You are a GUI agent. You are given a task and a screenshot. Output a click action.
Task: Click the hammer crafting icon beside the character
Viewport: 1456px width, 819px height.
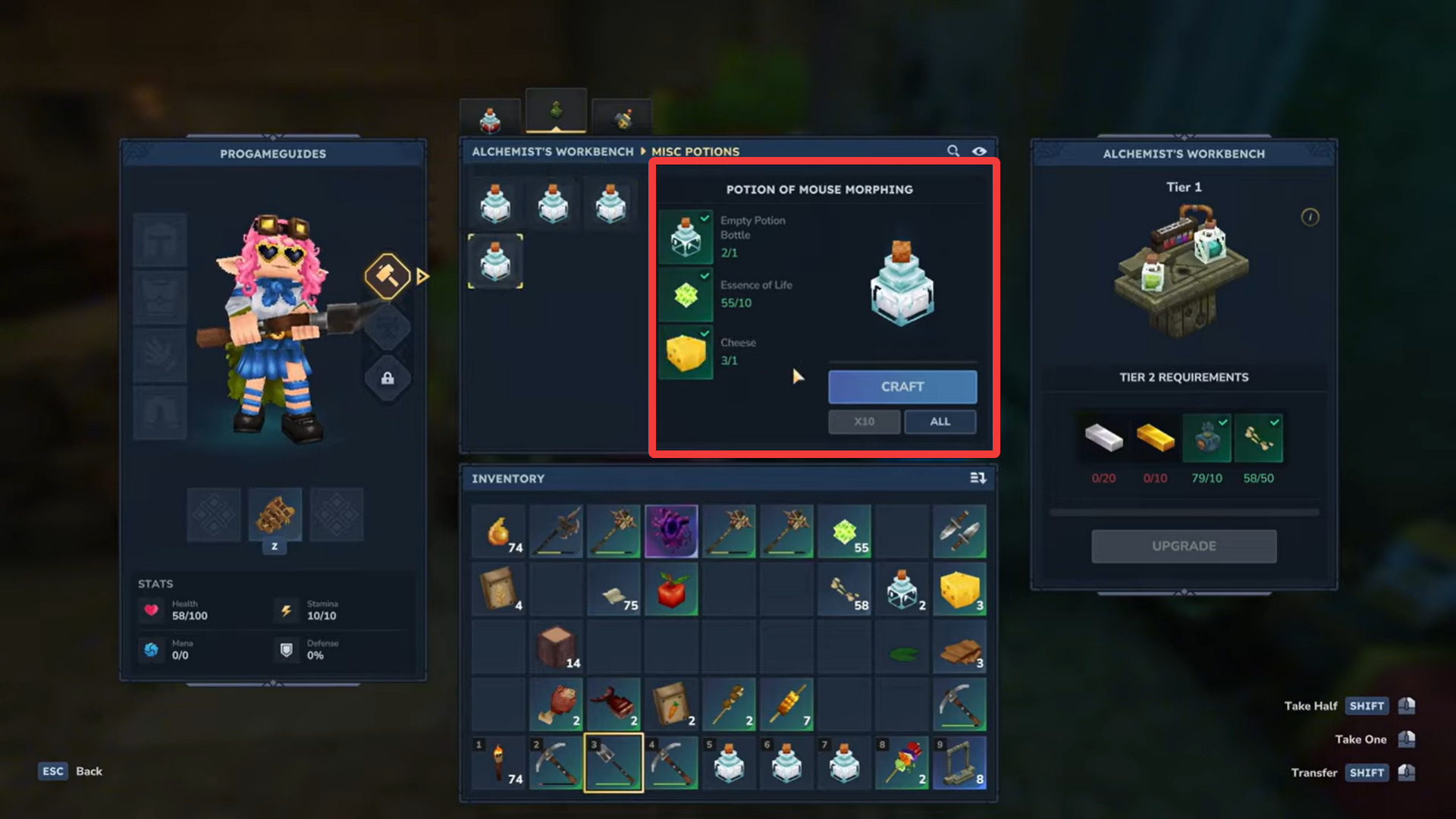388,275
